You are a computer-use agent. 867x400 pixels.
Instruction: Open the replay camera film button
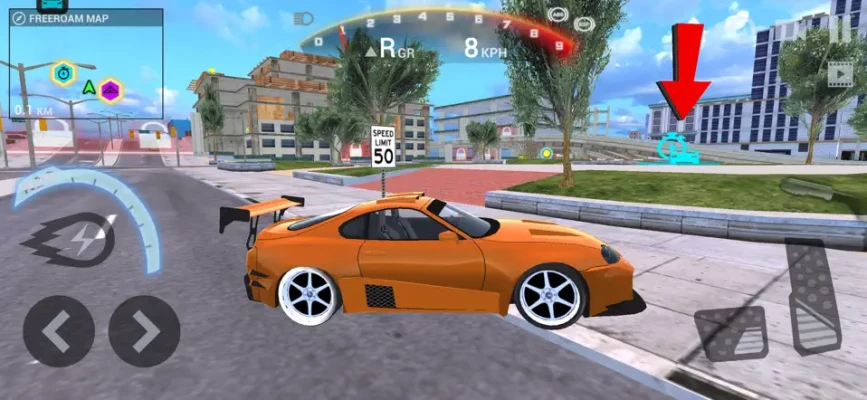[840, 73]
